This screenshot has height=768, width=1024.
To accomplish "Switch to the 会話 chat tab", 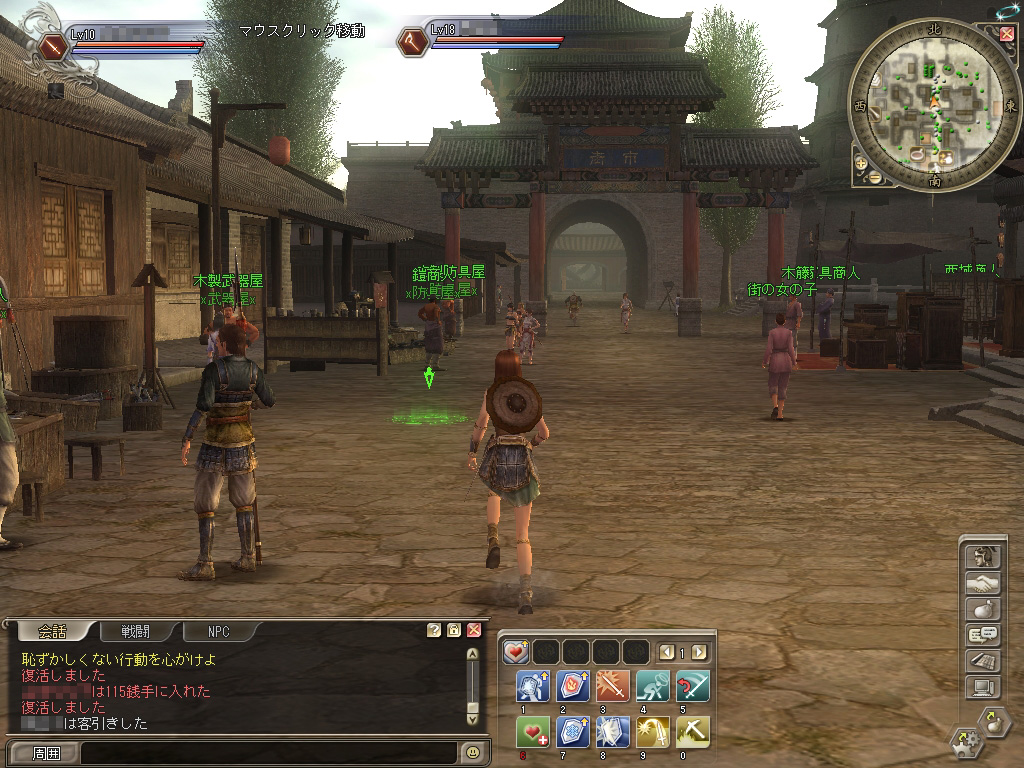I will 52,631.
